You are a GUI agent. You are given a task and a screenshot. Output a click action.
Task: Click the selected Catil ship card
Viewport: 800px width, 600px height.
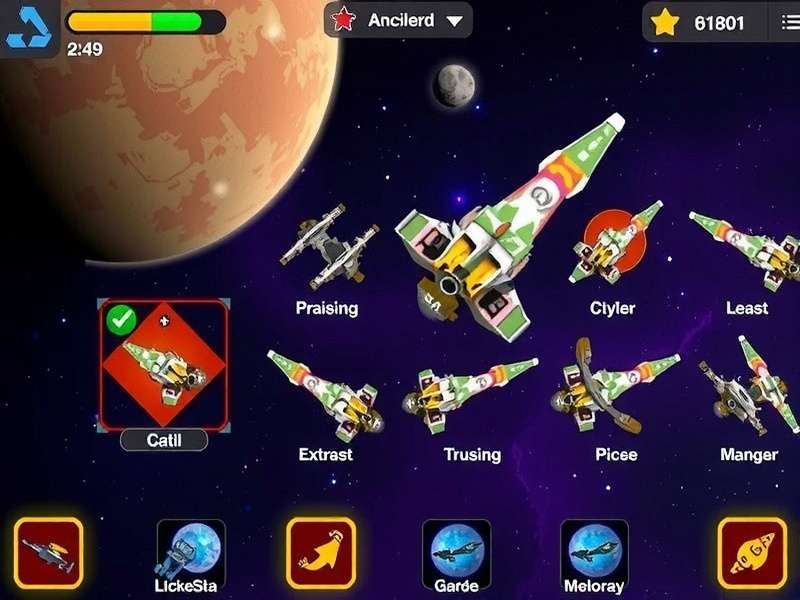click(164, 364)
